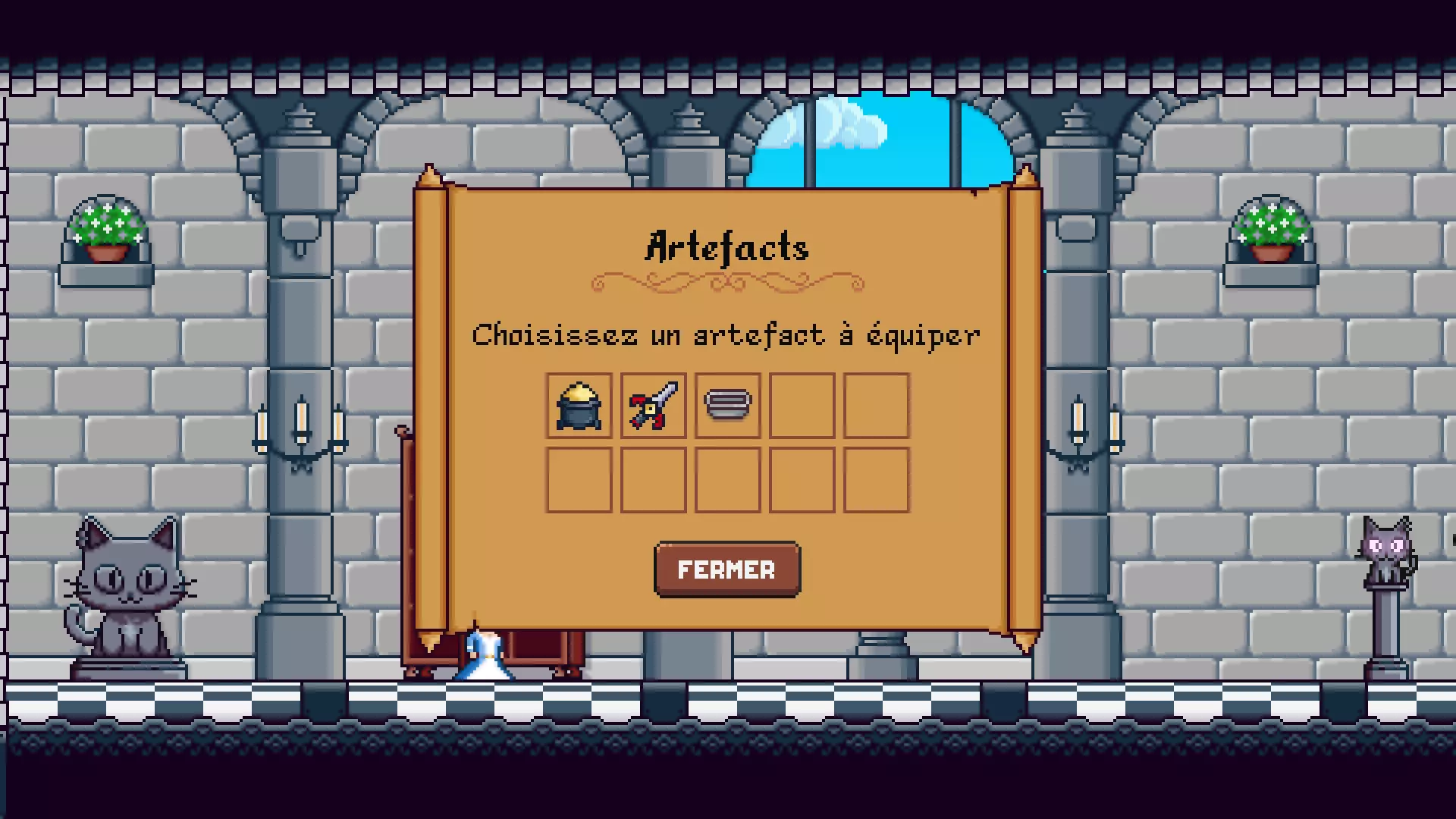
Task: Click the 'Choisissez un artefact à équiper' text
Action: [726, 334]
